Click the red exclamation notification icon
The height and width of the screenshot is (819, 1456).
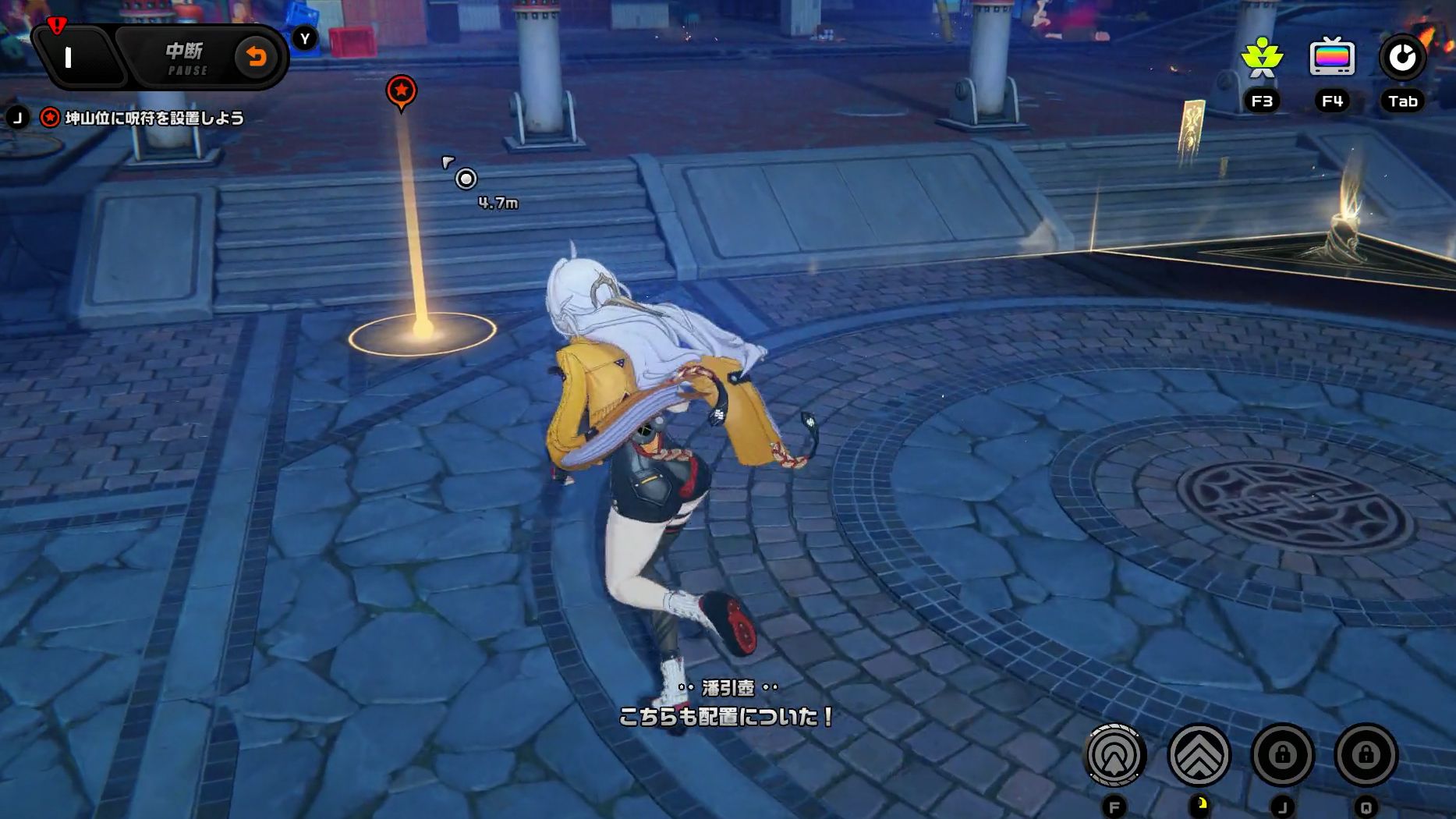(55, 24)
